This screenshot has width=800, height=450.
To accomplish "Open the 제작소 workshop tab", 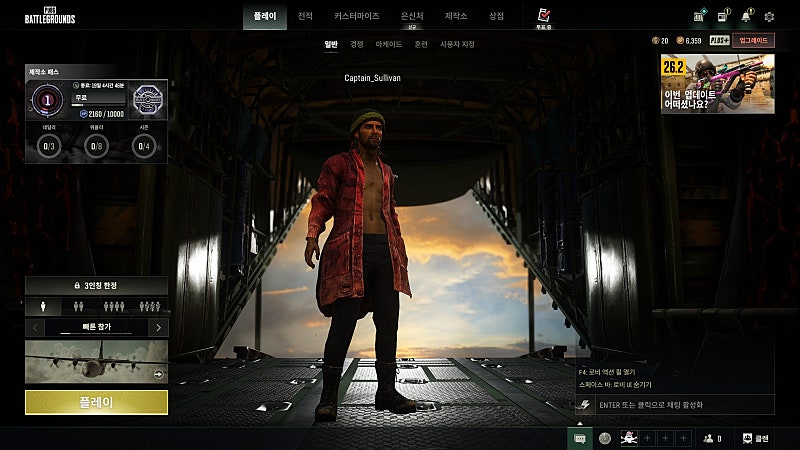I will 456,16.
